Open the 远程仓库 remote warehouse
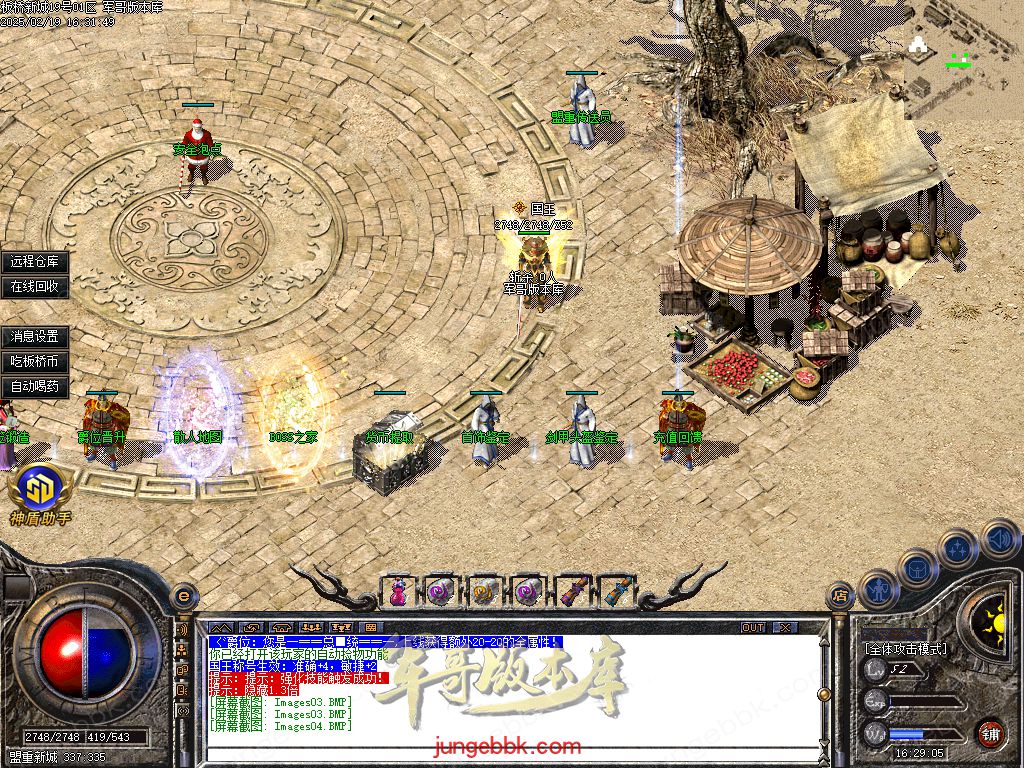This screenshot has height=768, width=1024. click(x=35, y=262)
